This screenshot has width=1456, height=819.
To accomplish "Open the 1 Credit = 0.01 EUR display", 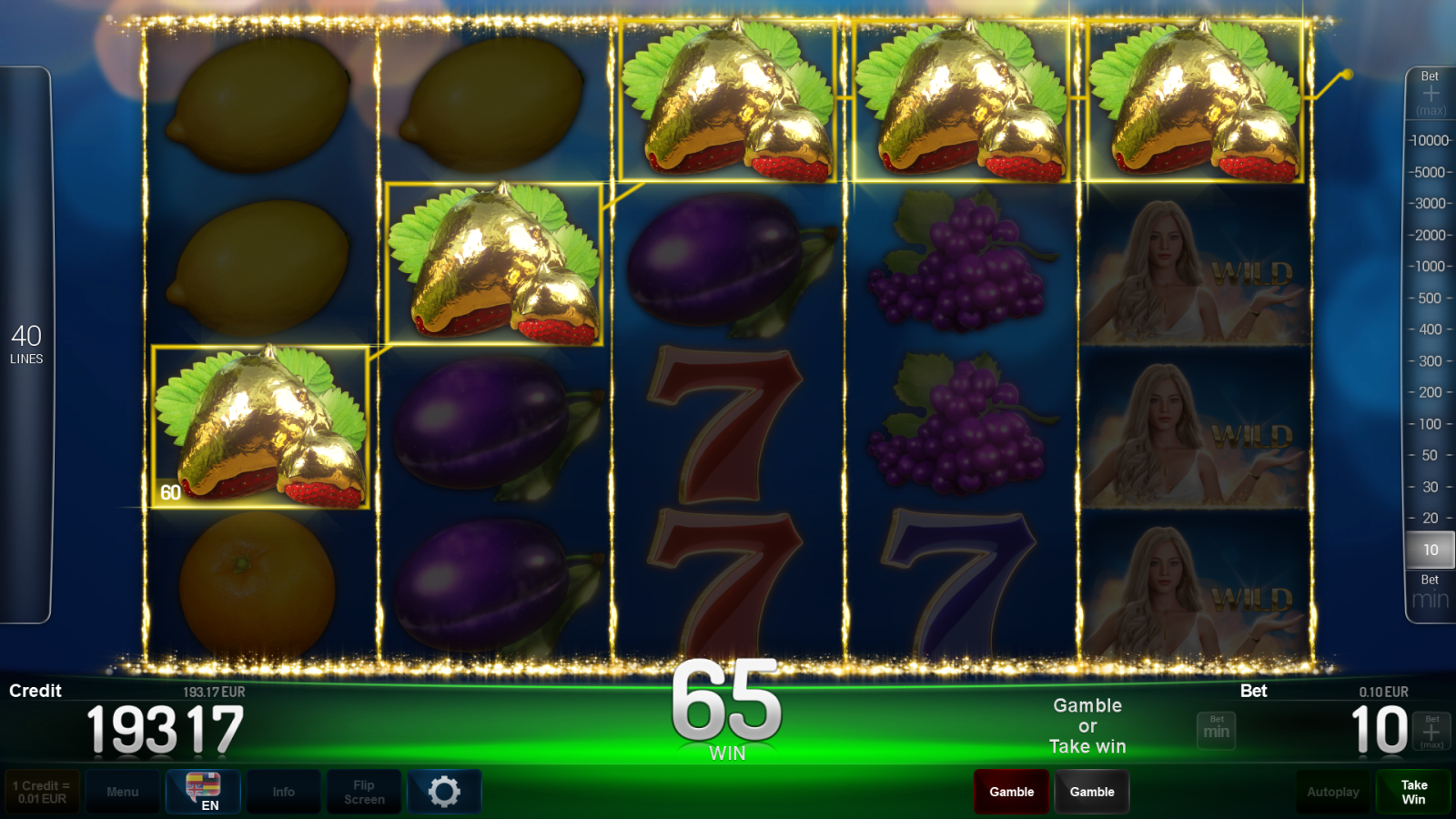I will (42, 792).
